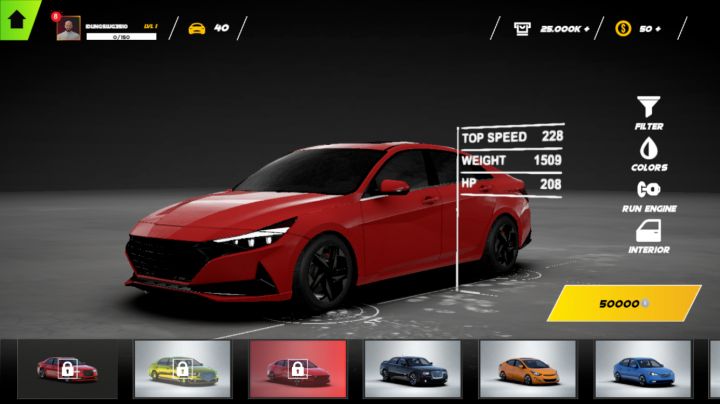Open the Filter funnel option
The height and width of the screenshot is (404, 720).
point(649,106)
